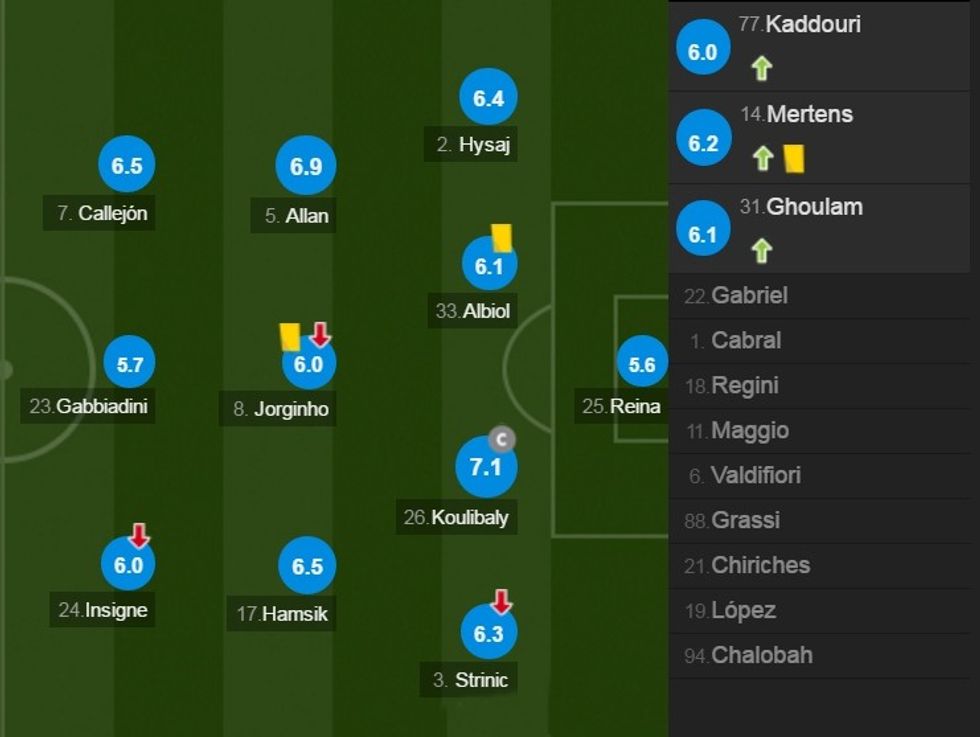Select Gabbiadini's rating circle
The image size is (980, 737).
[130, 365]
